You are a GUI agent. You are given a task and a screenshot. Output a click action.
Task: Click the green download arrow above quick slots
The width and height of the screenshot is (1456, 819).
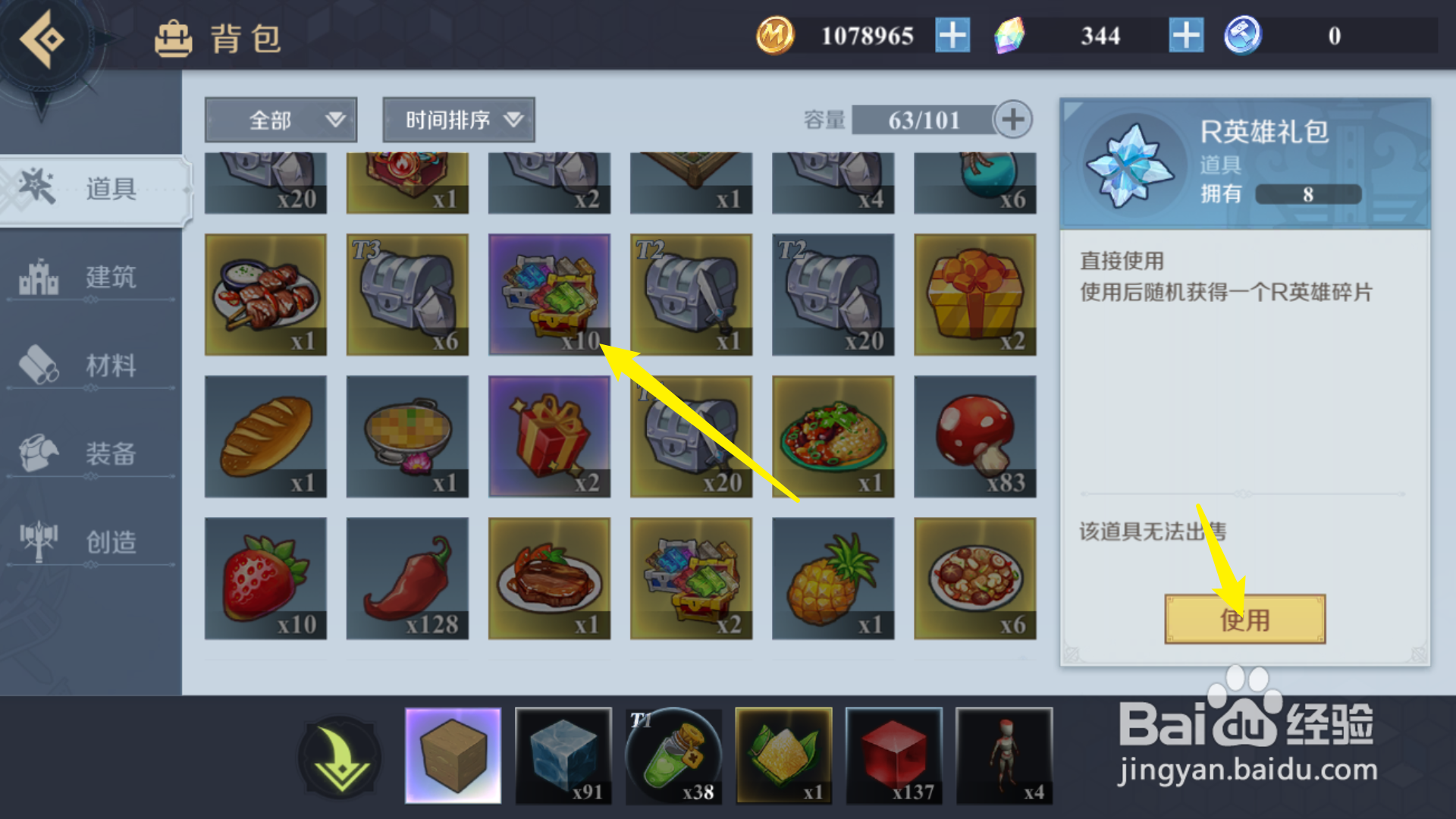(x=340, y=757)
